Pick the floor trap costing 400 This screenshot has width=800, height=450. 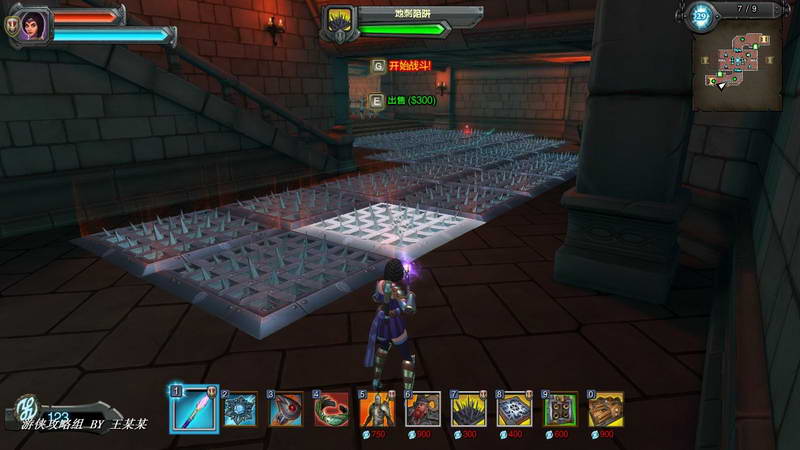514,408
